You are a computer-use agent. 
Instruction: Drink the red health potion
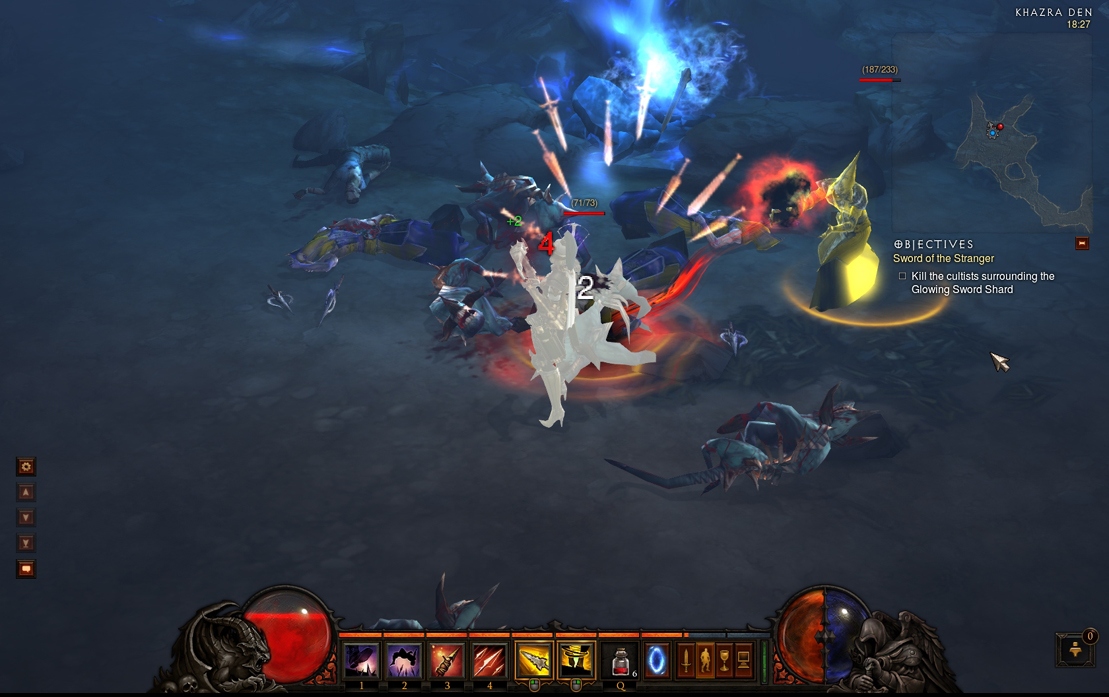pyautogui.click(x=621, y=661)
